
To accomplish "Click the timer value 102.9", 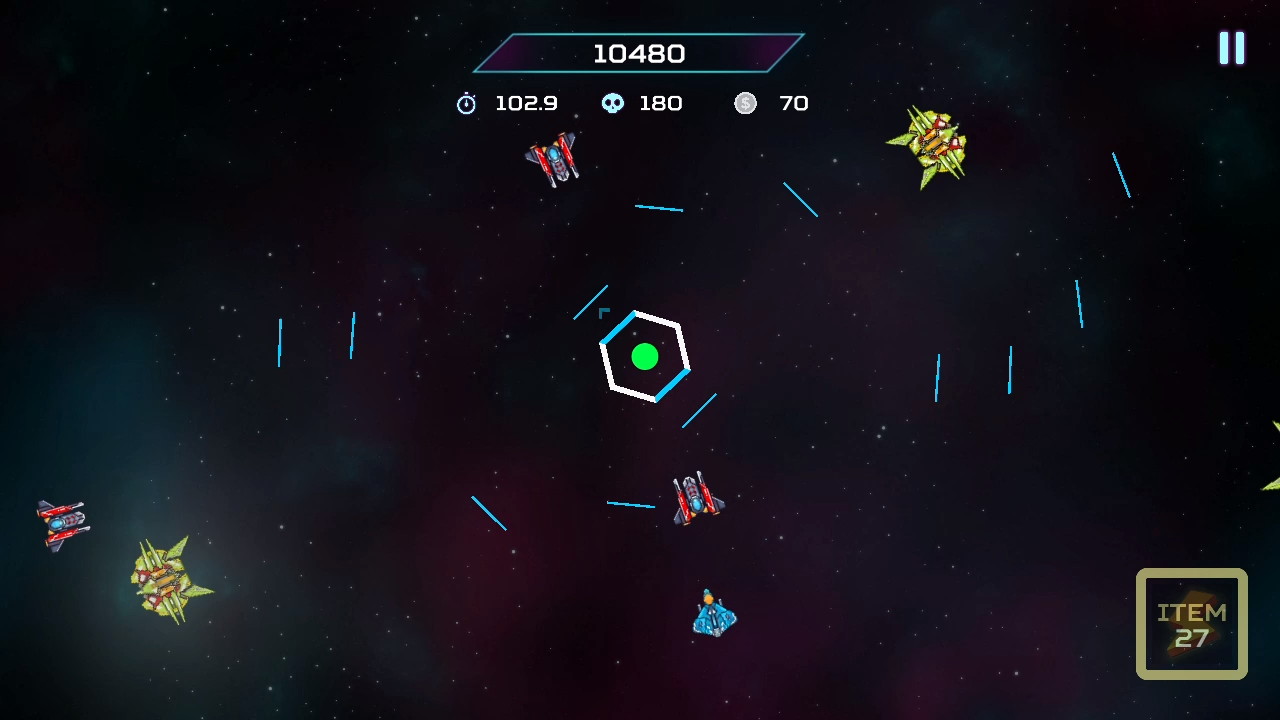I will point(527,103).
